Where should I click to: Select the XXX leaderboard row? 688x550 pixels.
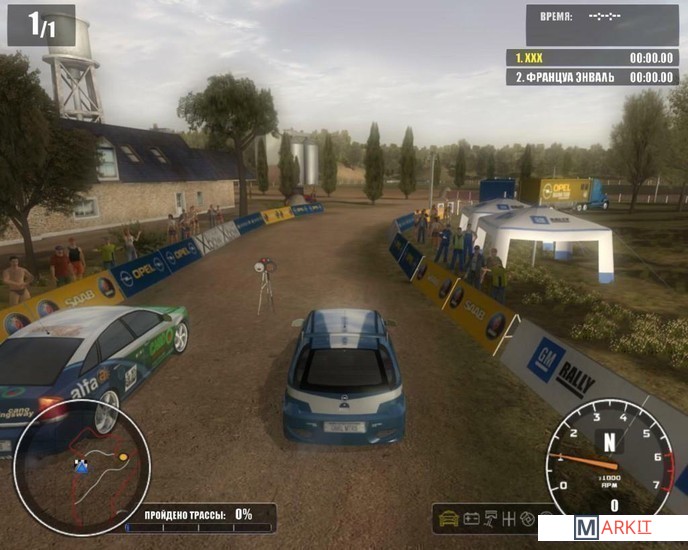click(x=592, y=58)
